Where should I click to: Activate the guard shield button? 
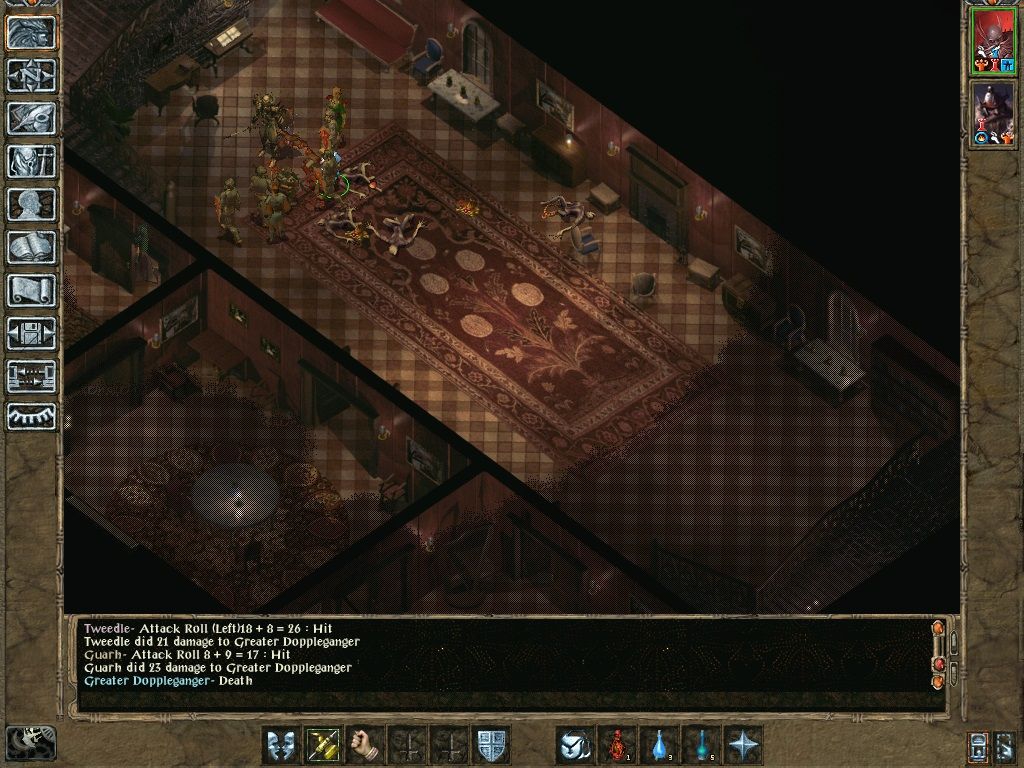[492, 745]
